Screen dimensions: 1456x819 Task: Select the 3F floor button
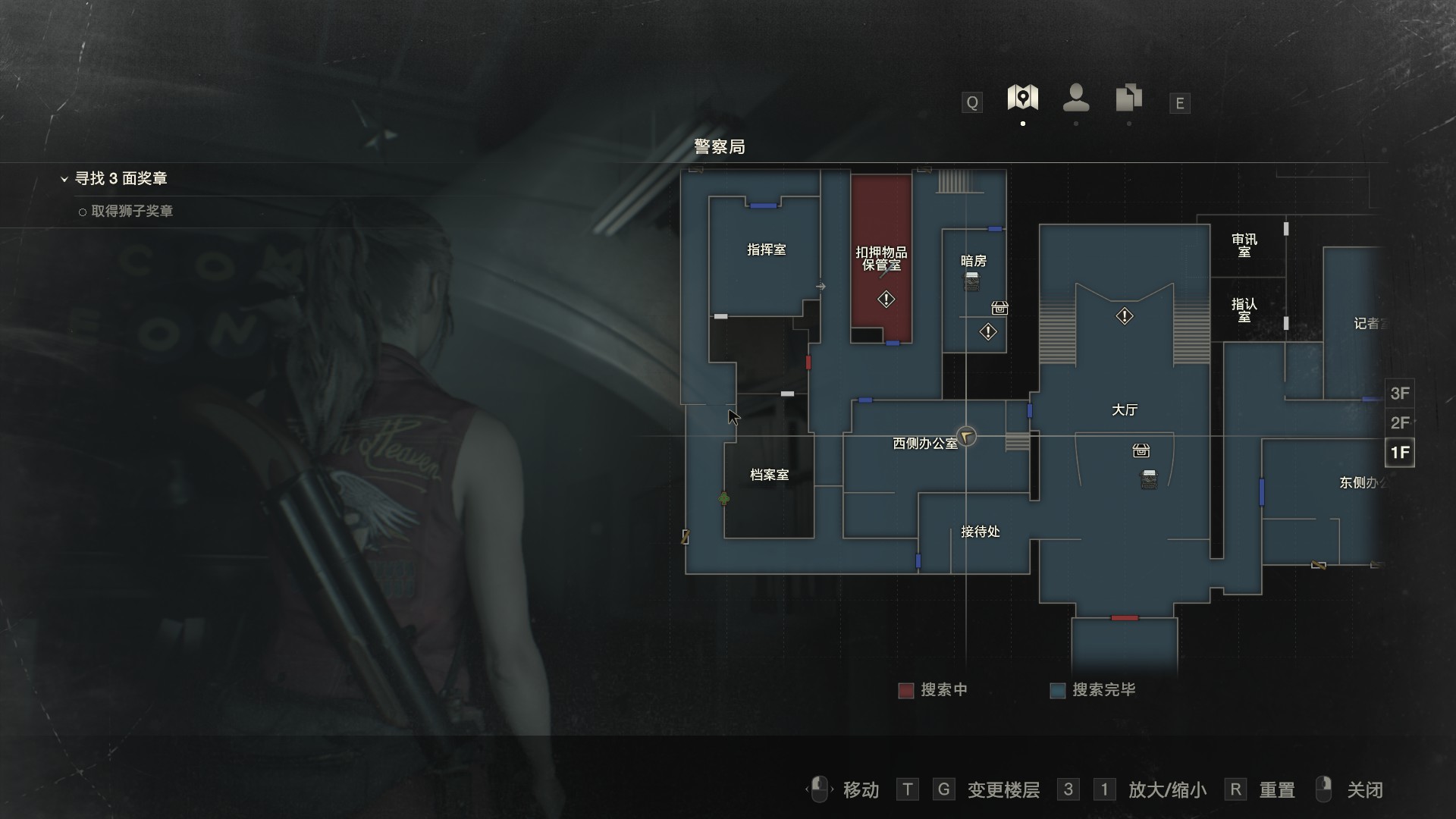tap(1399, 394)
